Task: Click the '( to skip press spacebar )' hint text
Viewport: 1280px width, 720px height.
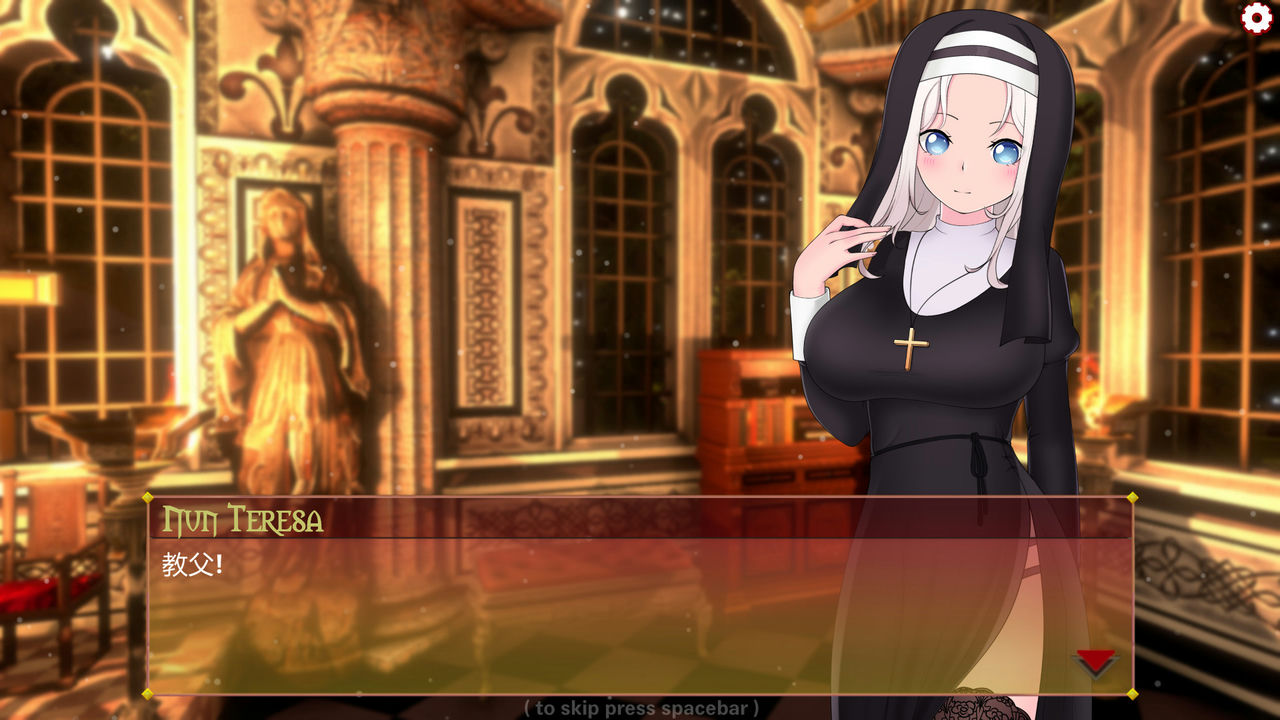Action: click(640, 708)
